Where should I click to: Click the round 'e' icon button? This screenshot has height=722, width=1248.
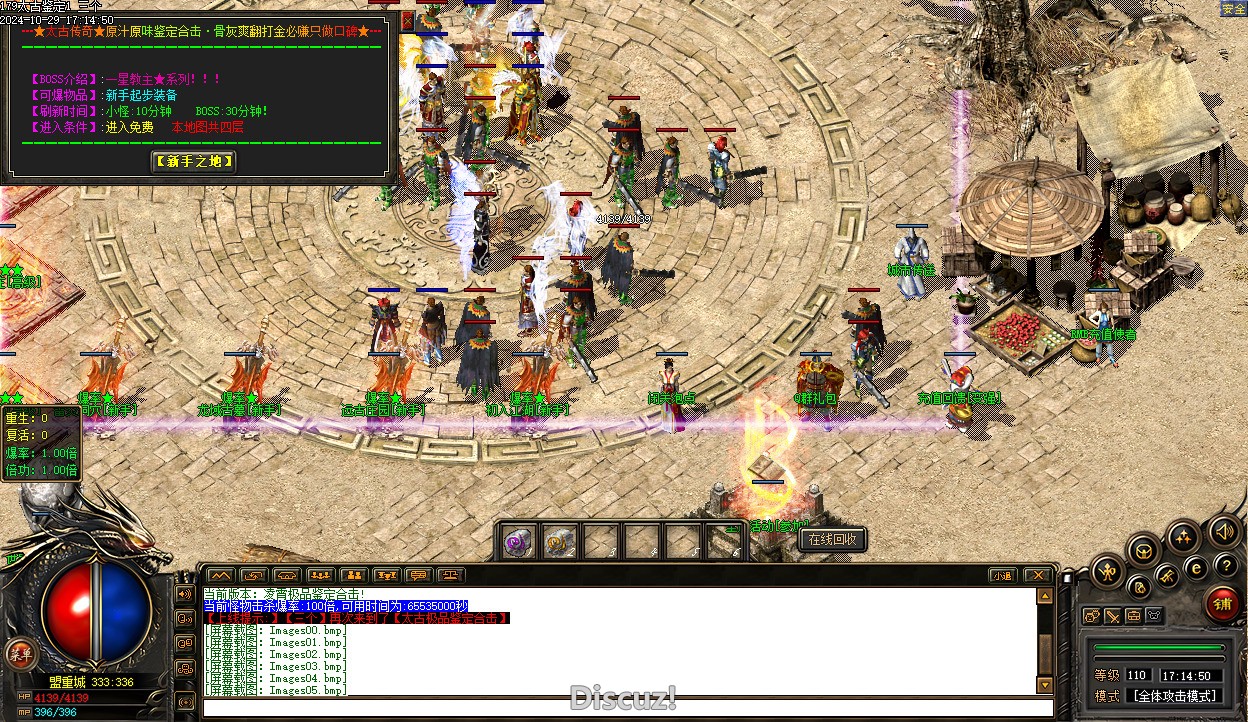[1195, 568]
